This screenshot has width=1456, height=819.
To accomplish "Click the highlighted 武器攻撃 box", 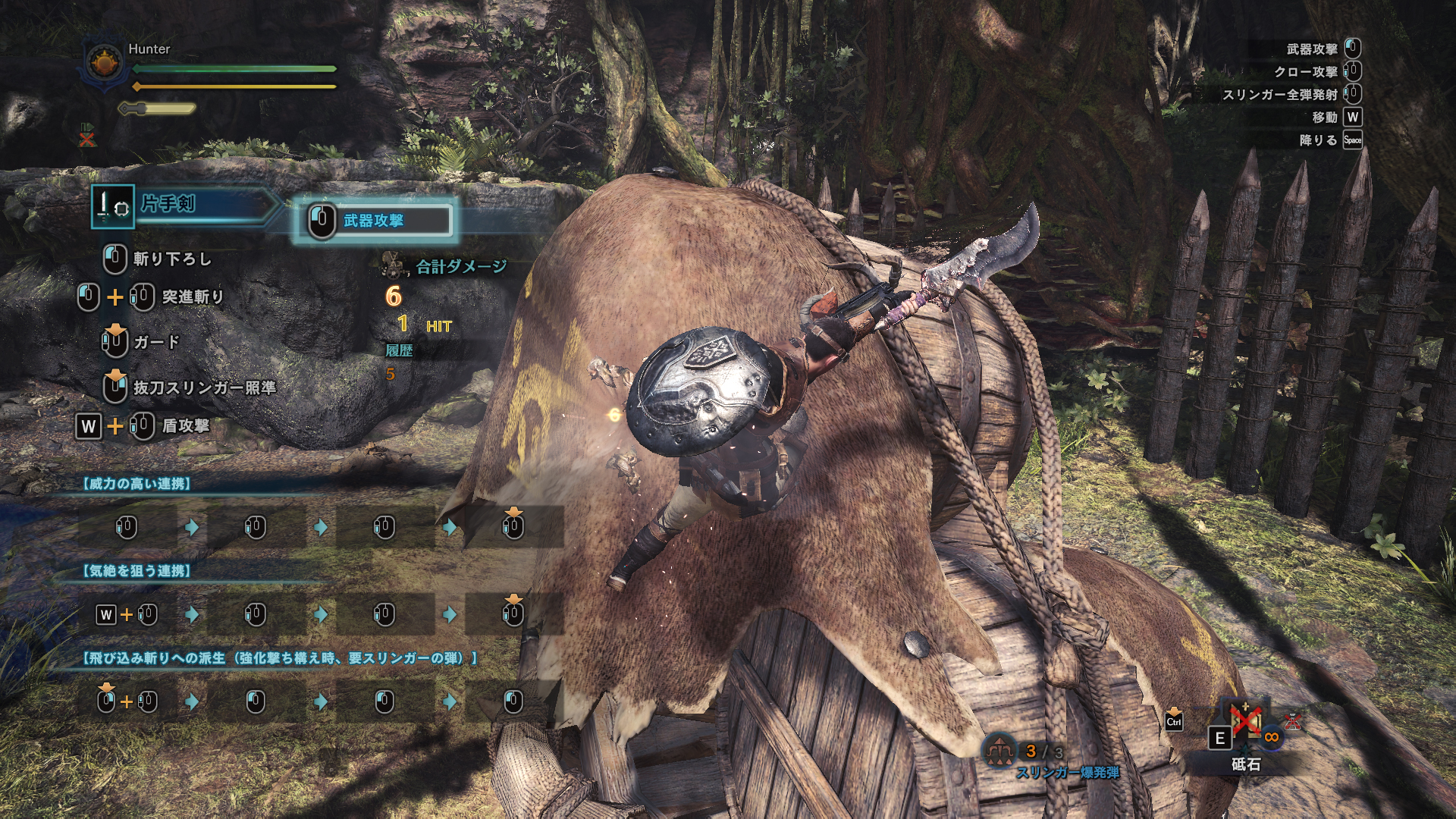I will click(x=375, y=221).
